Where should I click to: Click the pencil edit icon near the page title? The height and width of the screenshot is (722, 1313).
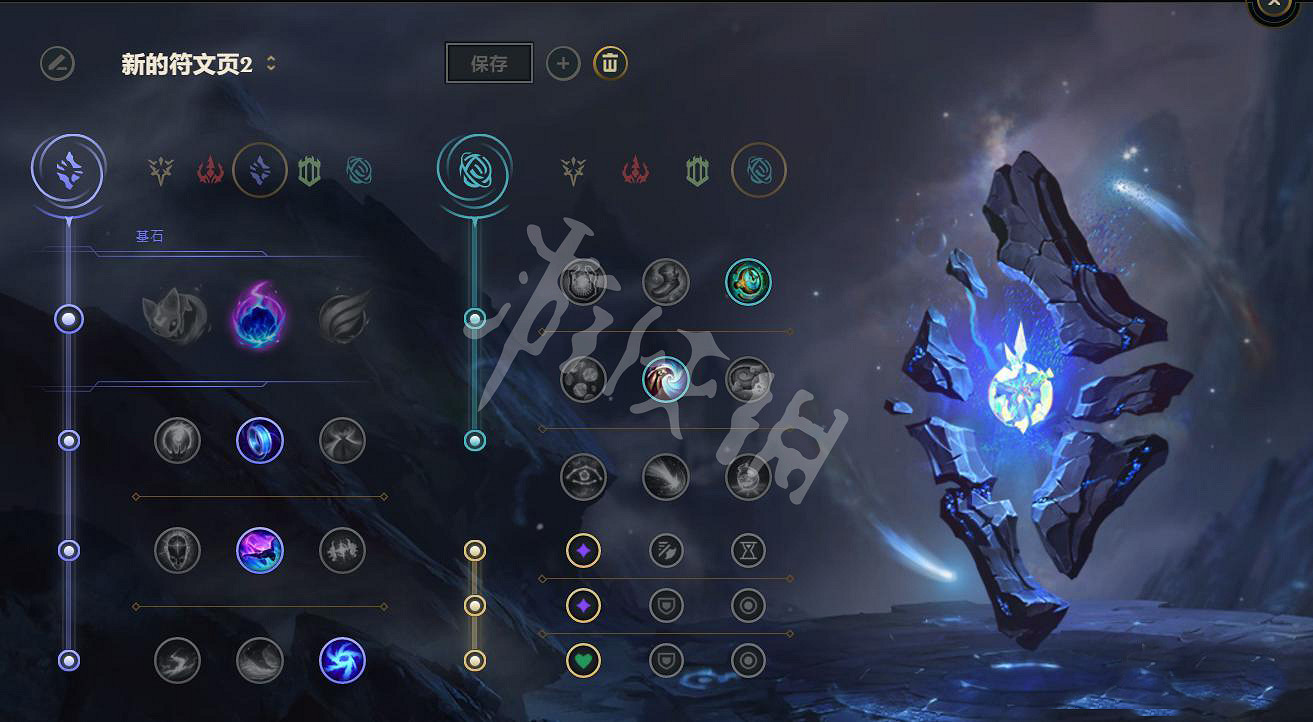[57, 63]
